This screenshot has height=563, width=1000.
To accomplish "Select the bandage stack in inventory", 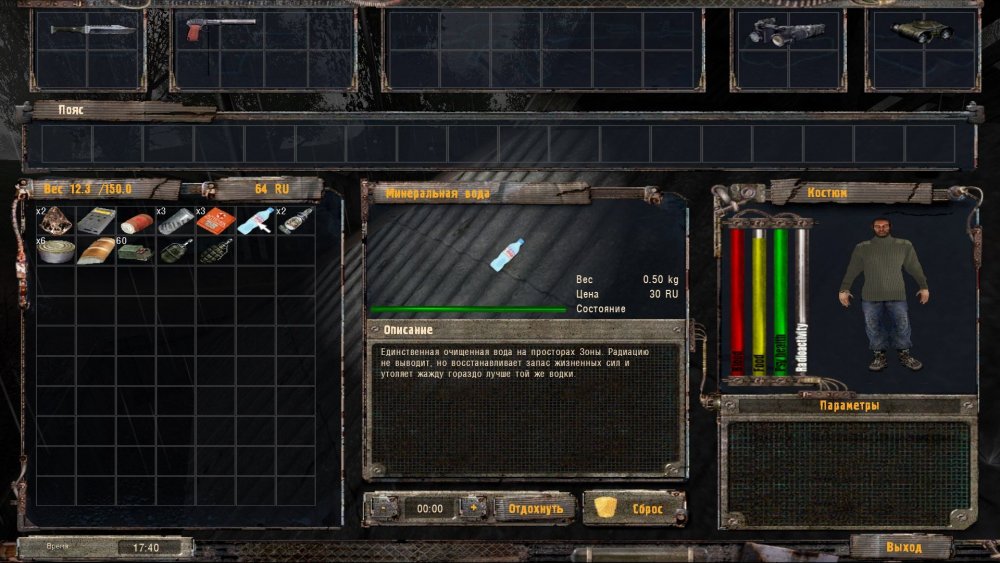I will tap(175, 221).
